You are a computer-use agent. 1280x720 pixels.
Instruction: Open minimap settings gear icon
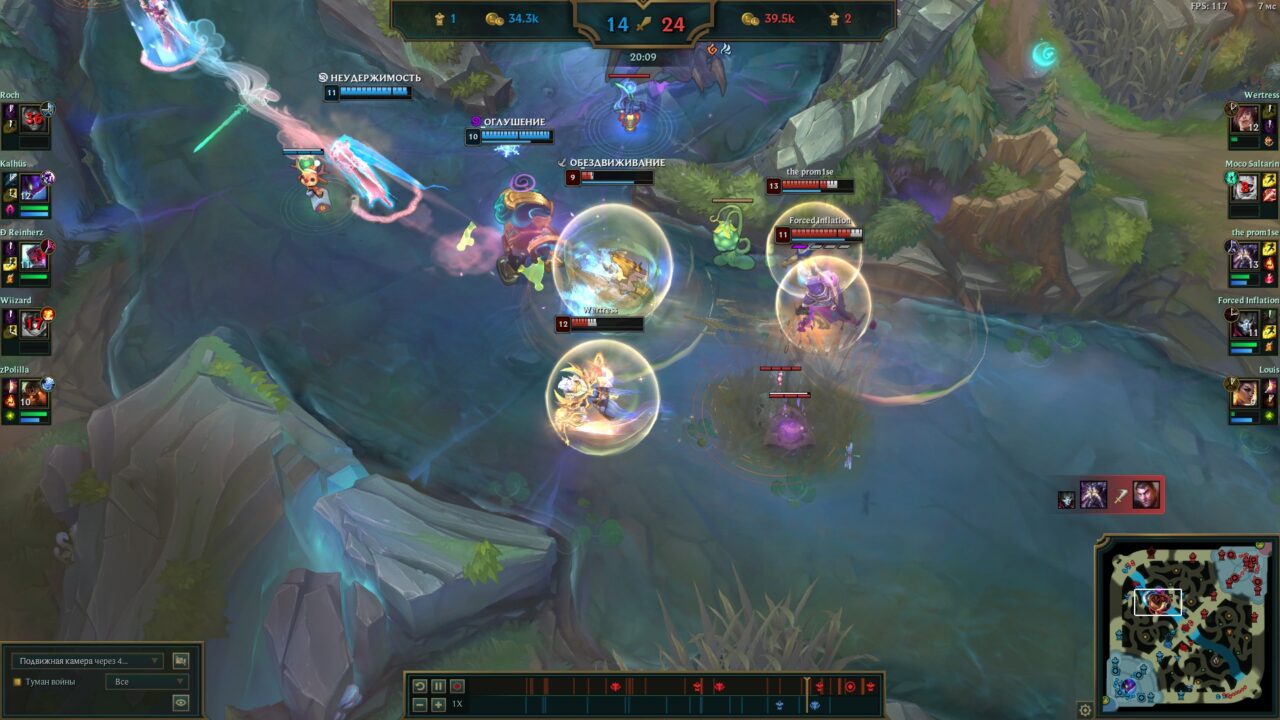pyautogui.click(x=1085, y=710)
